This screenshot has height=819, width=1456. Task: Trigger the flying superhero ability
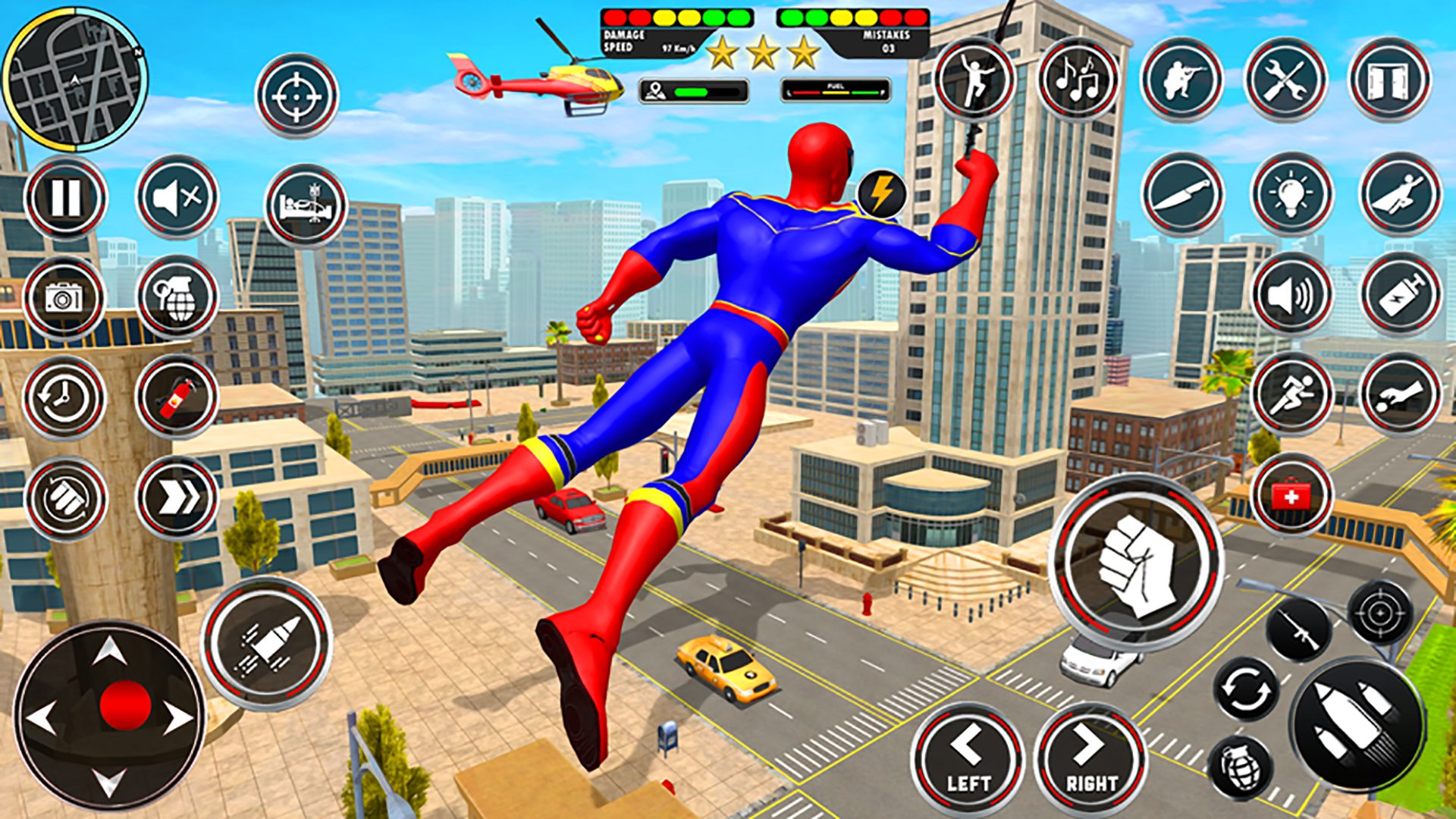pyautogui.click(x=1400, y=195)
